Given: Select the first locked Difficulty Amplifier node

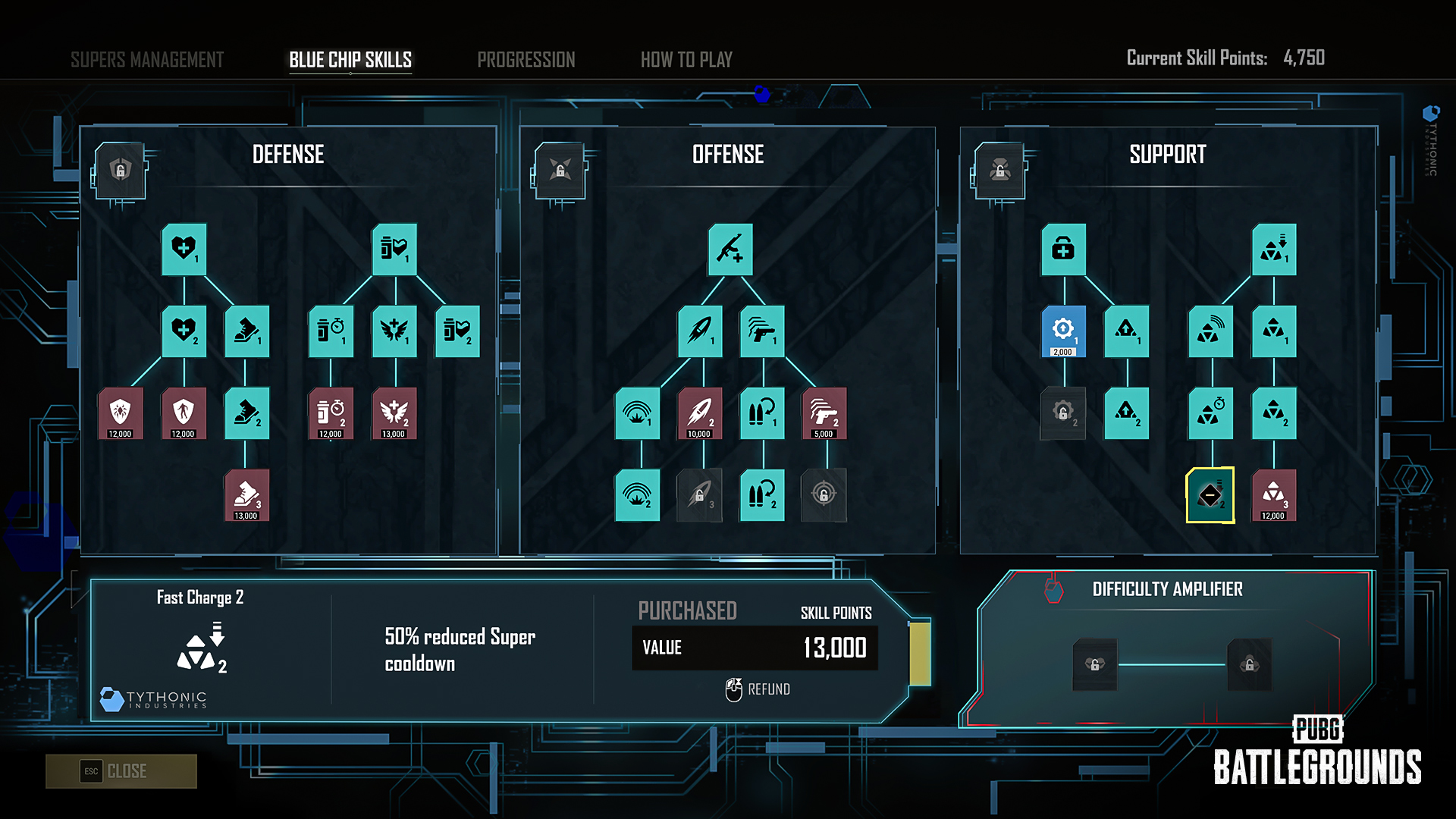Looking at the screenshot, I should tap(1095, 665).
